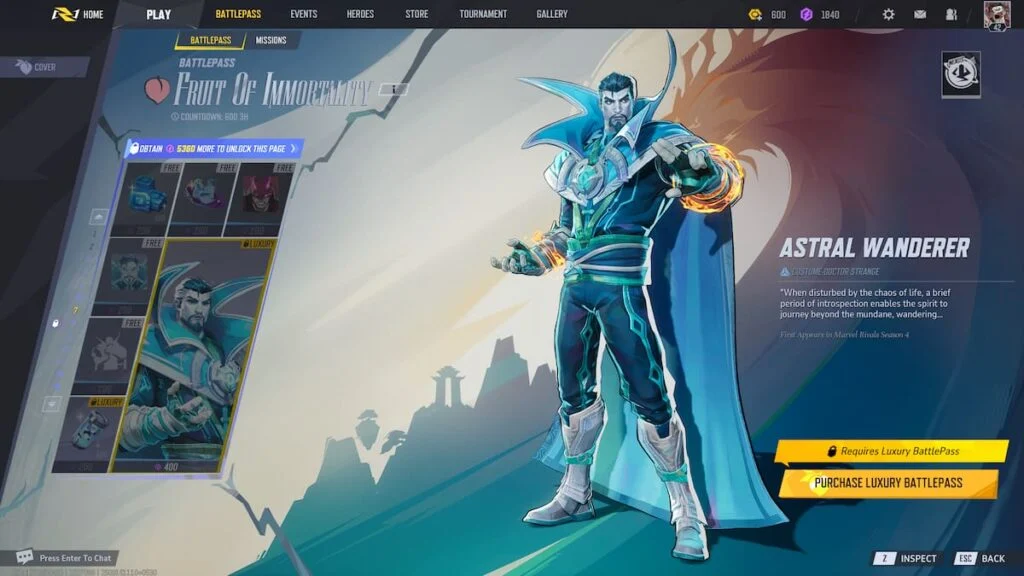1024x576 pixels.
Task: Open the Heroes menu
Action: pos(361,14)
